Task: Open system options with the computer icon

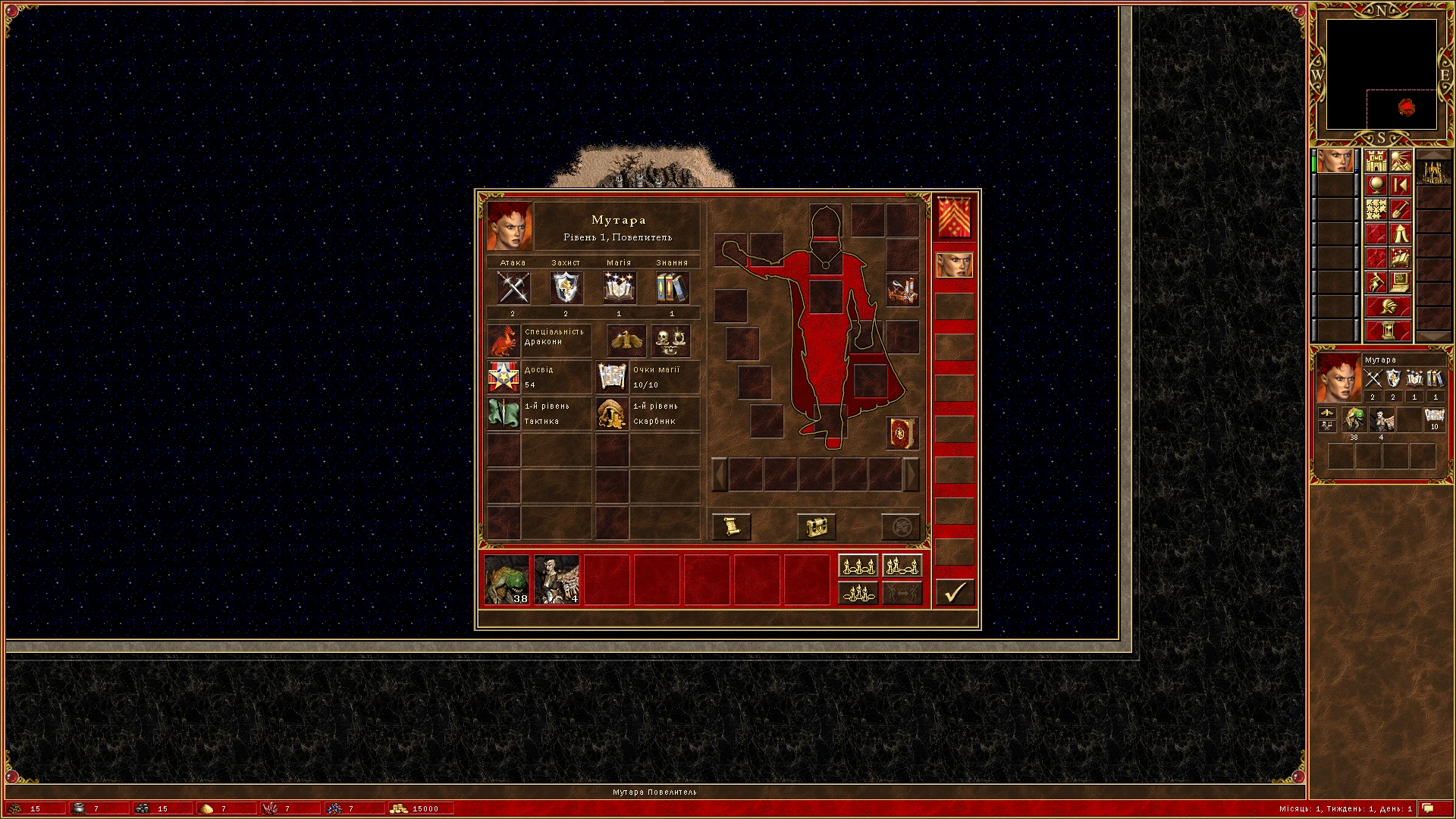Action: point(1400,281)
